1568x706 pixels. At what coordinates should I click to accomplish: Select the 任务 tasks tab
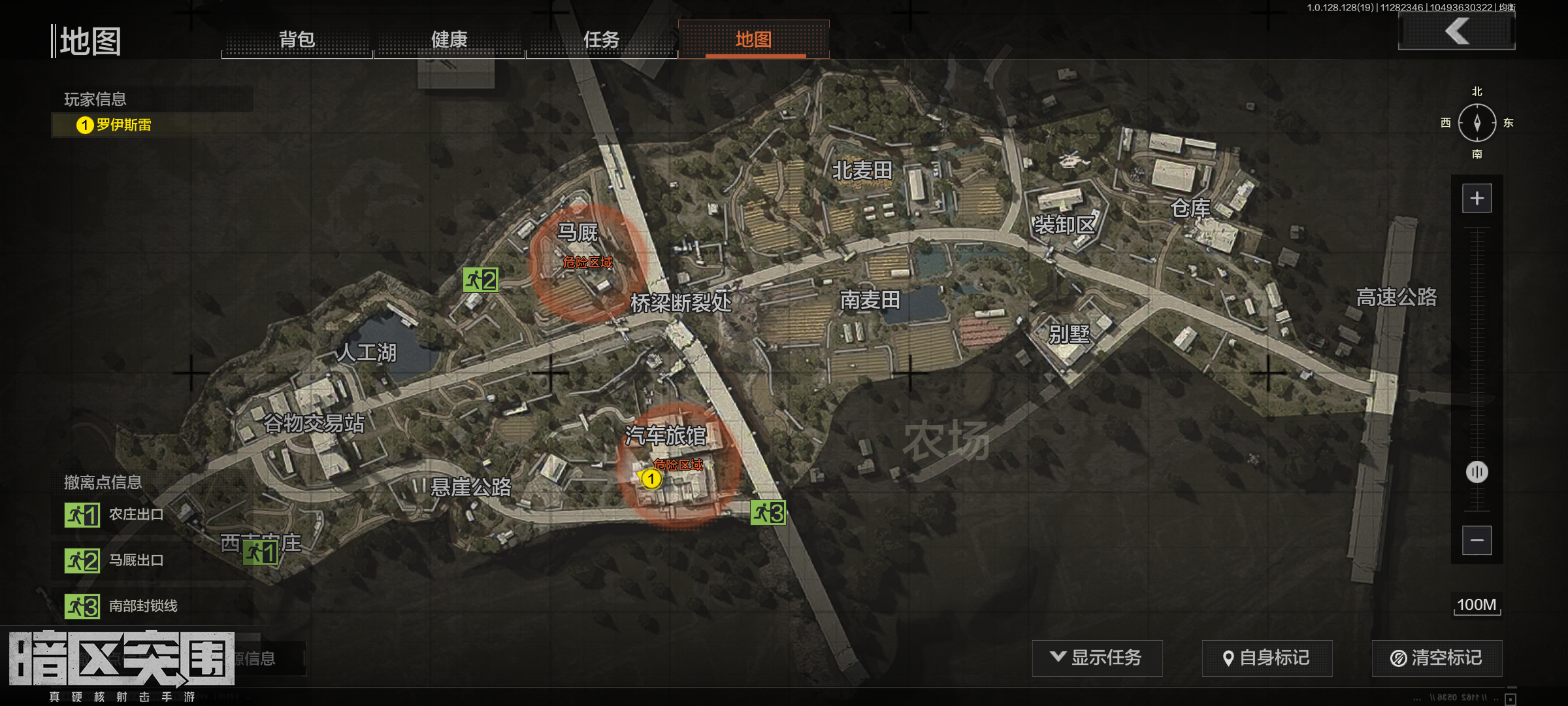pos(601,40)
